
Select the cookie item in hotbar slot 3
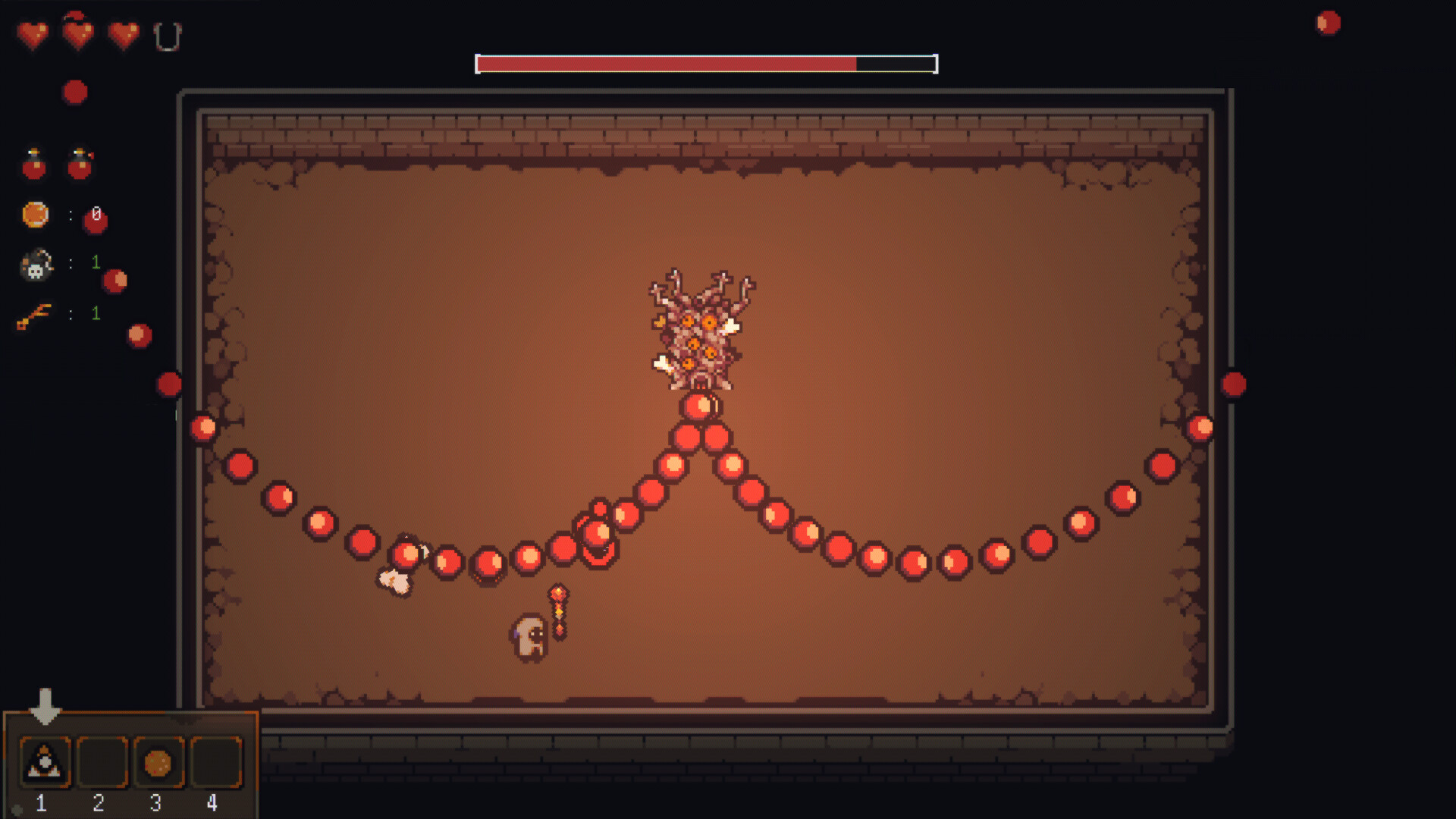point(156,763)
